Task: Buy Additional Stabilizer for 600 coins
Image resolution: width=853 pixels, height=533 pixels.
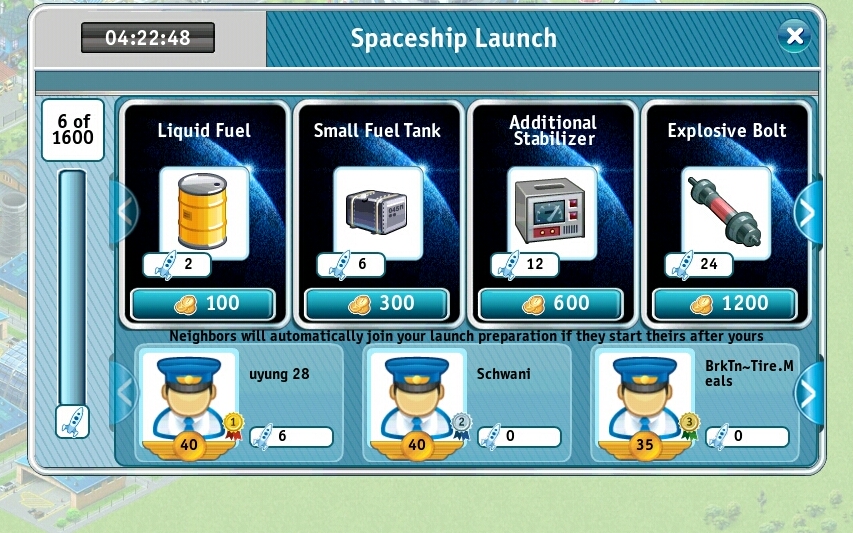Action: [551, 303]
